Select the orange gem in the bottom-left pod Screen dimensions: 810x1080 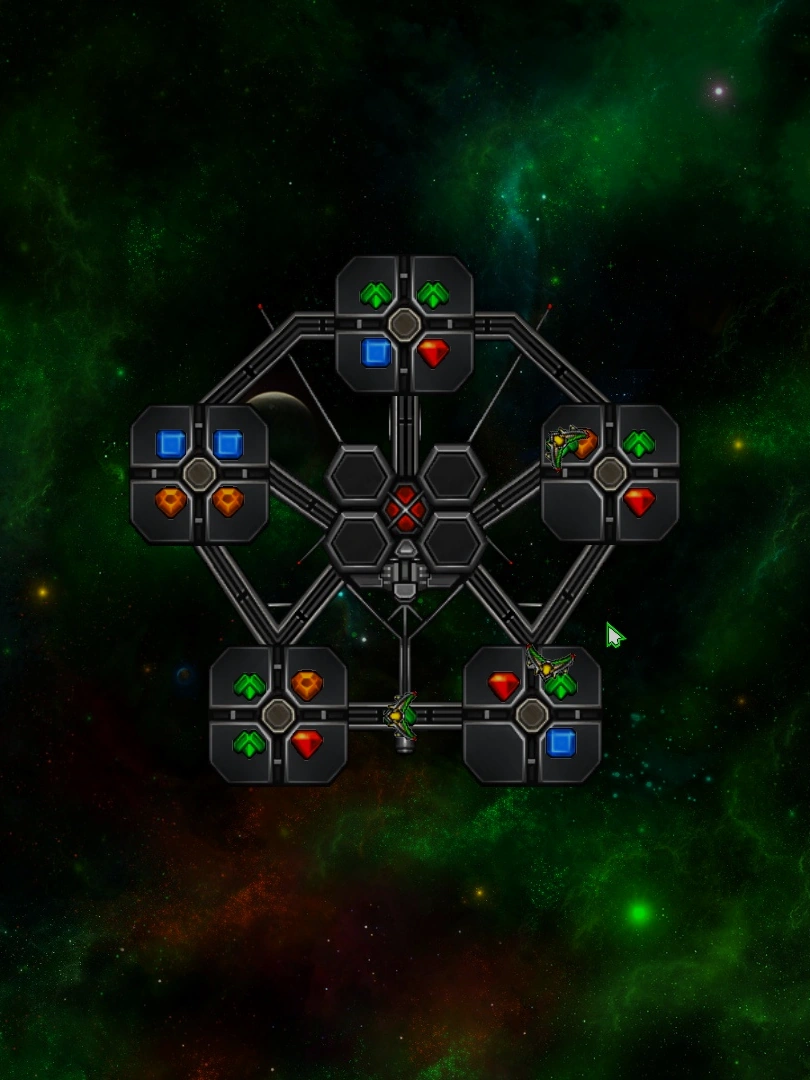[x=307, y=686]
